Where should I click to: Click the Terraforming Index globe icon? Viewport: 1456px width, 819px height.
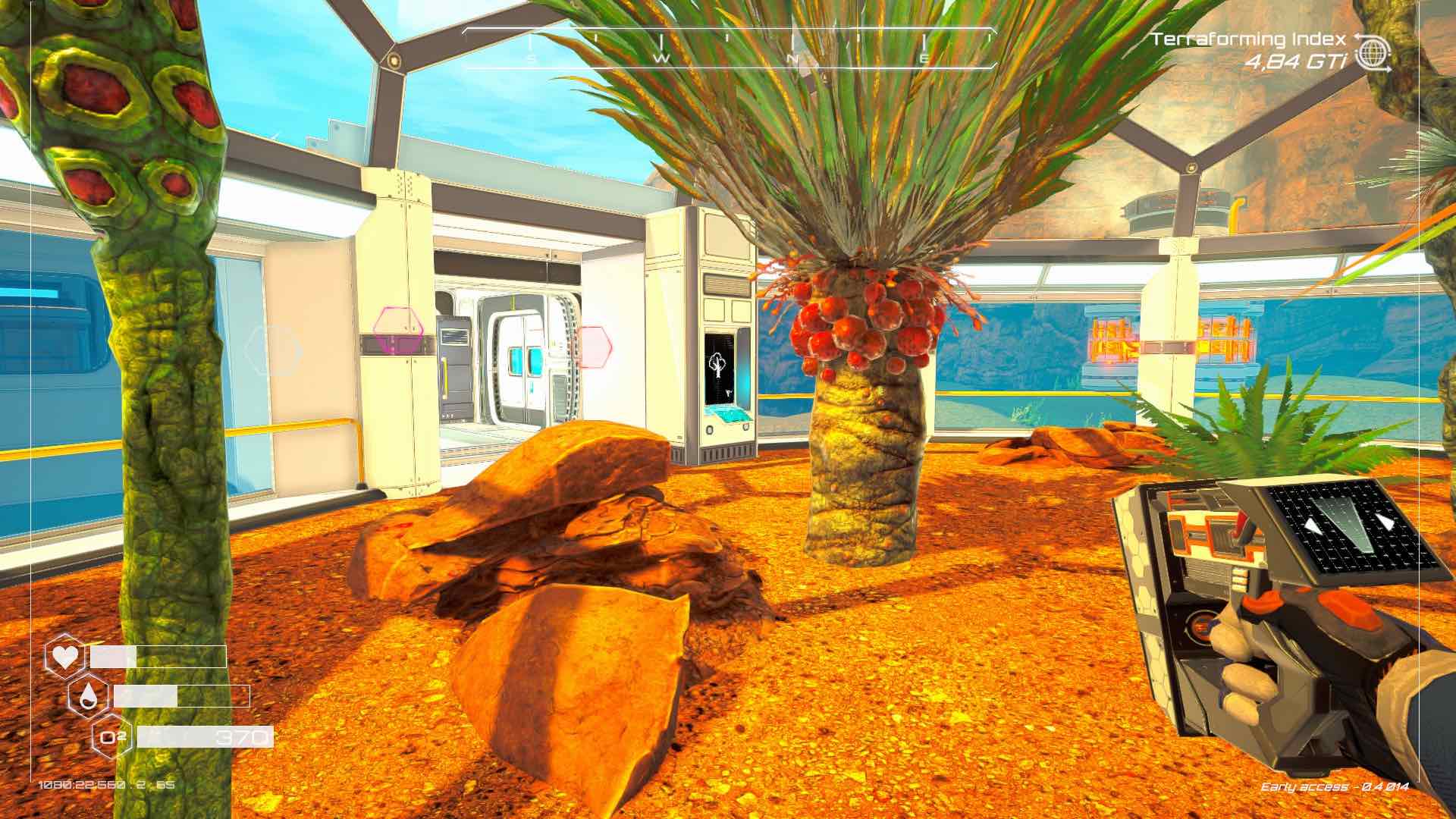point(1373,52)
